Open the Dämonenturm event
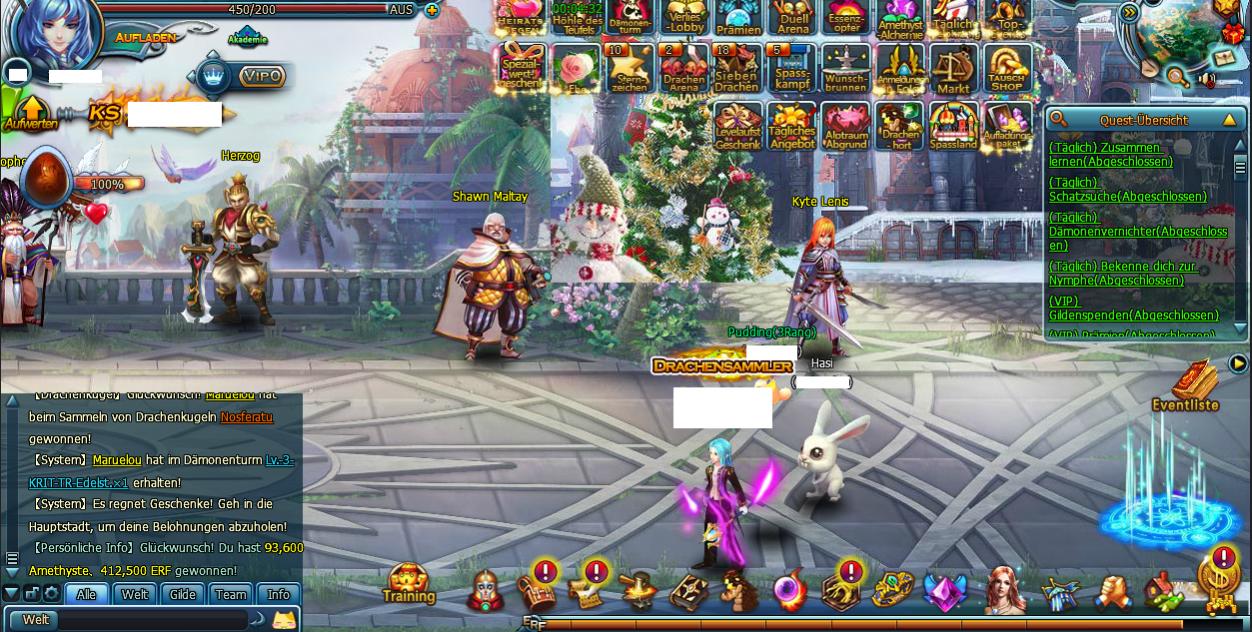Screen dimensions: 1252x632 tap(630, 18)
